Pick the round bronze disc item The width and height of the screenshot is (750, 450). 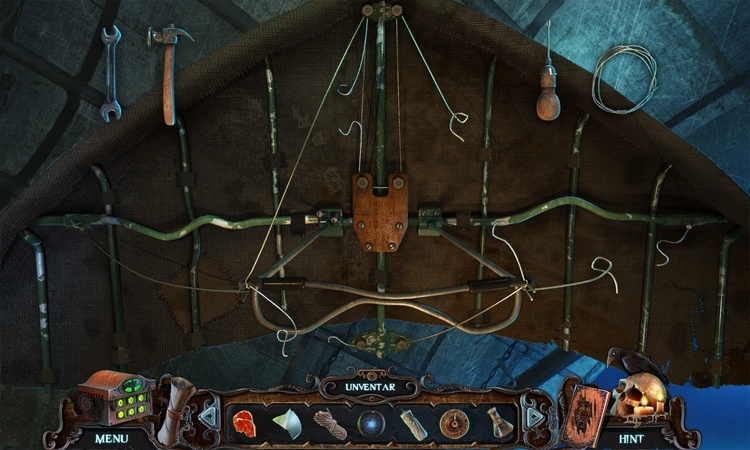point(453,423)
